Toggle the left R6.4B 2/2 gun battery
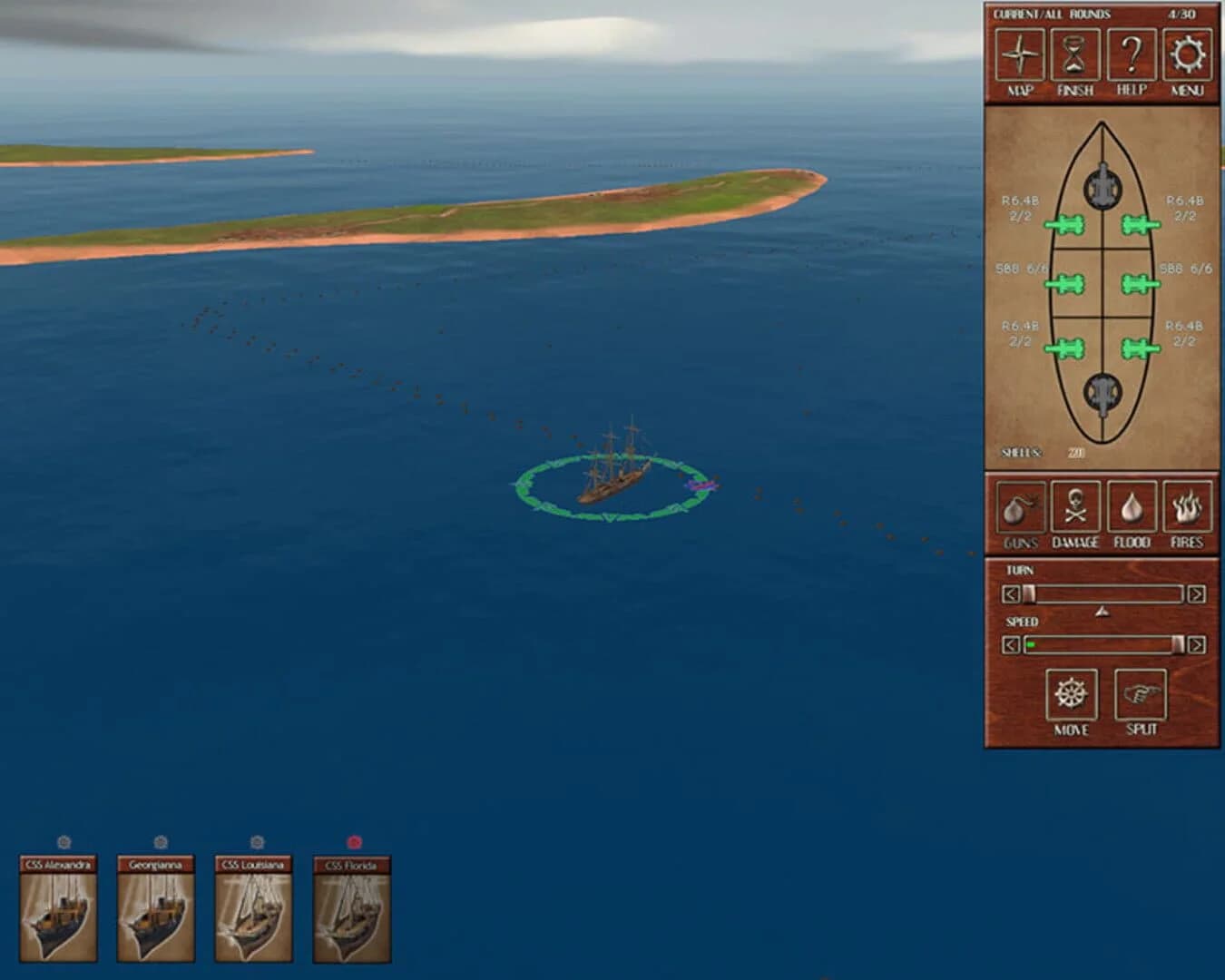Image resolution: width=1225 pixels, height=980 pixels. [x=1067, y=222]
